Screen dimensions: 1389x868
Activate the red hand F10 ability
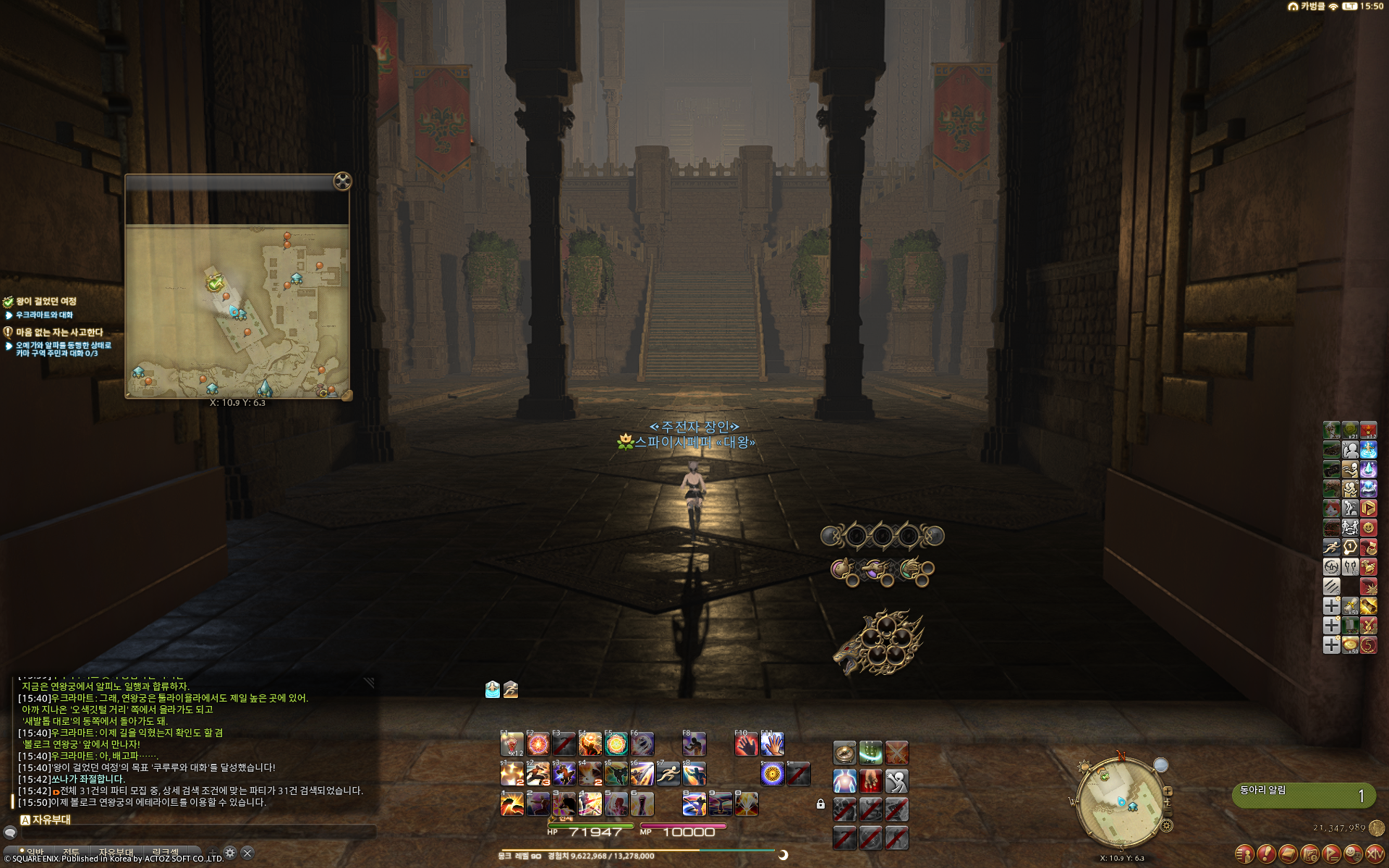click(x=746, y=744)
